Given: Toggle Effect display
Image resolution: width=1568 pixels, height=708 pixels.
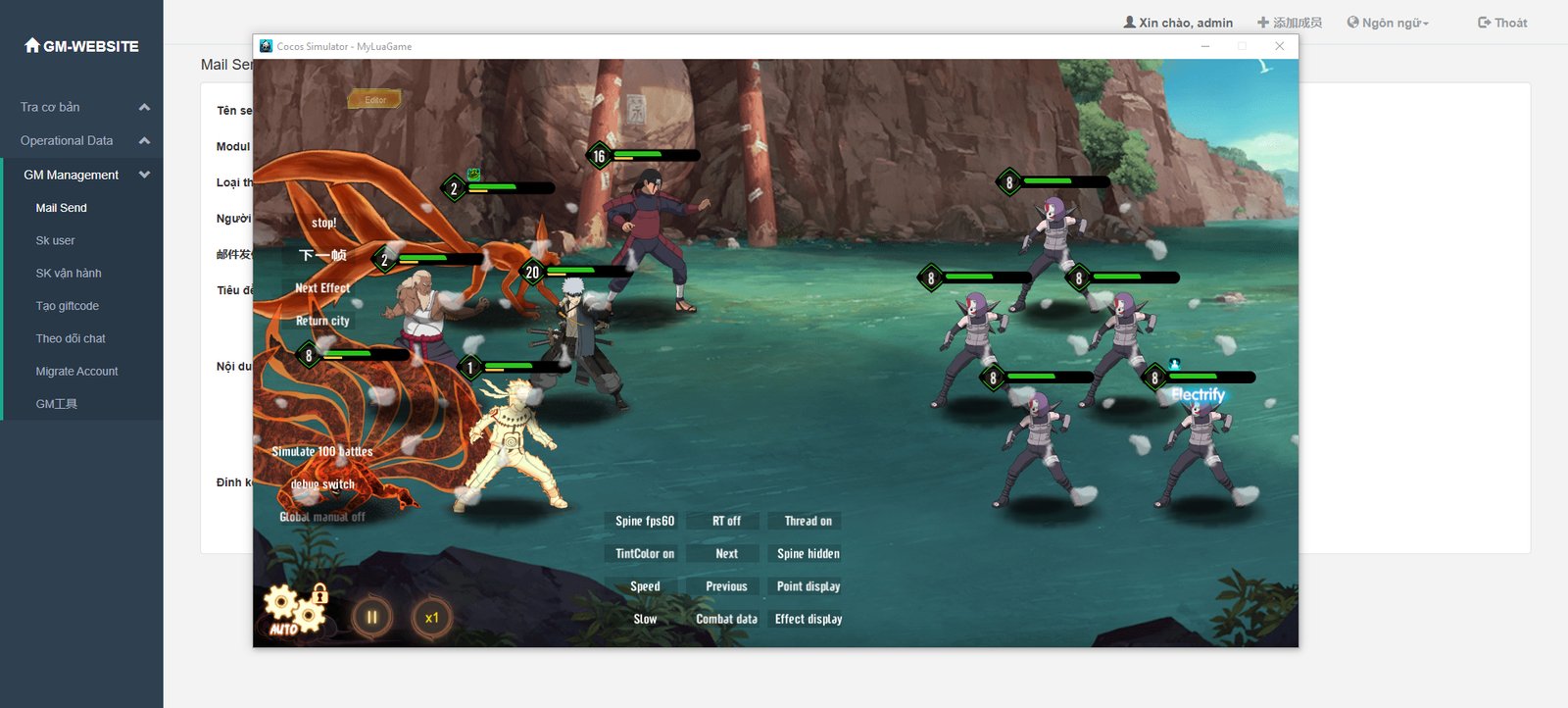Looking at the screenshot, I should [x=808, y=619].
